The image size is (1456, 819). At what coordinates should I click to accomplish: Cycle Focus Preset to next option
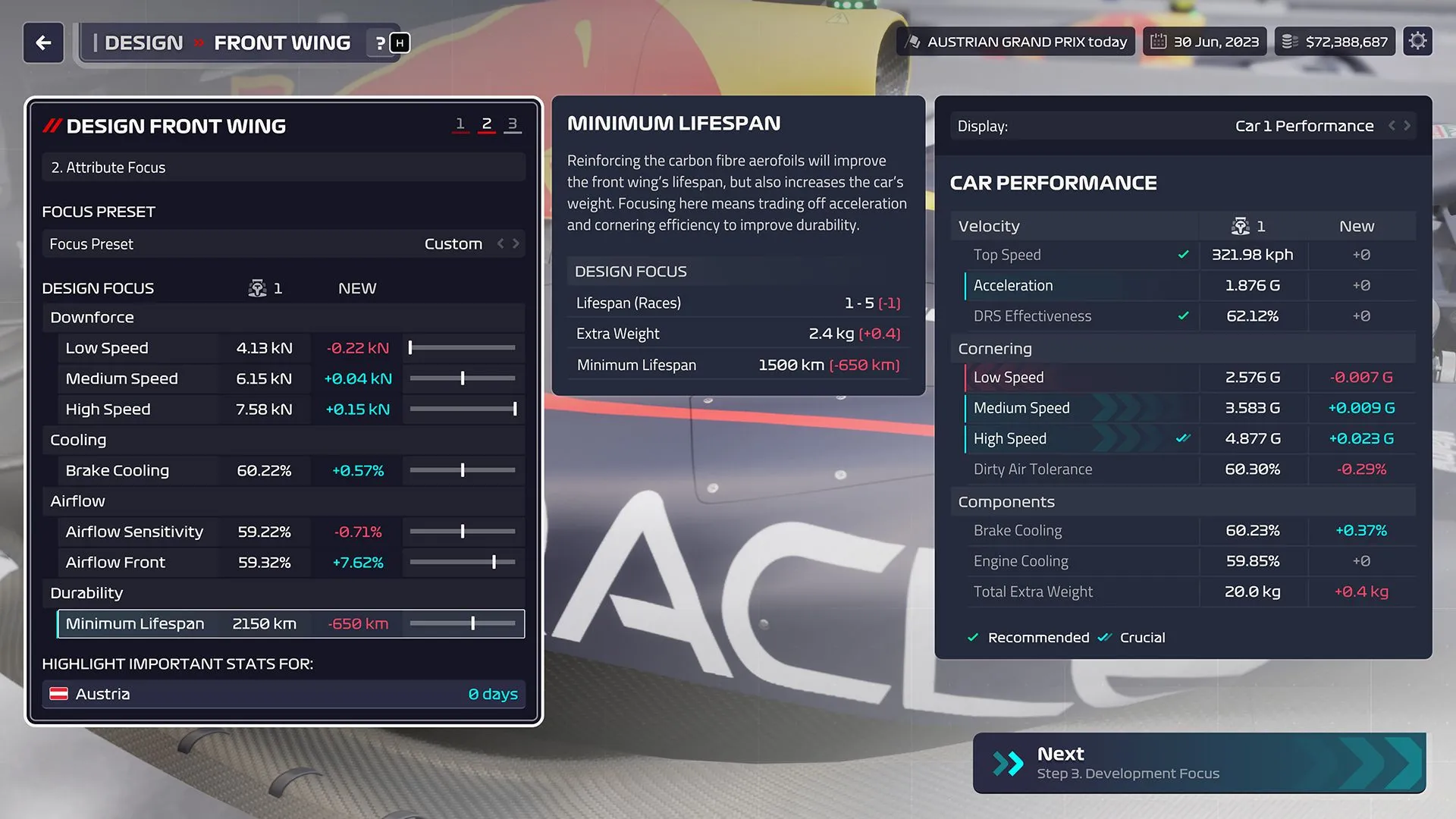click(x=516, y=243)
